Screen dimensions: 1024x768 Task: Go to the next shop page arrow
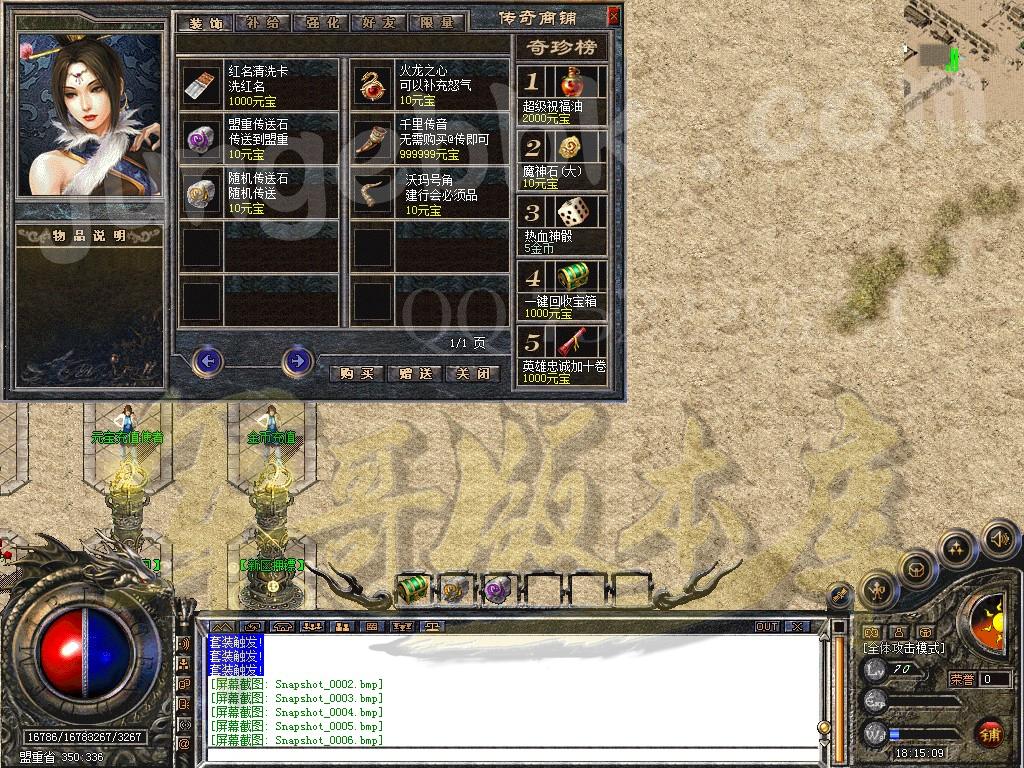tap(297, 360)
